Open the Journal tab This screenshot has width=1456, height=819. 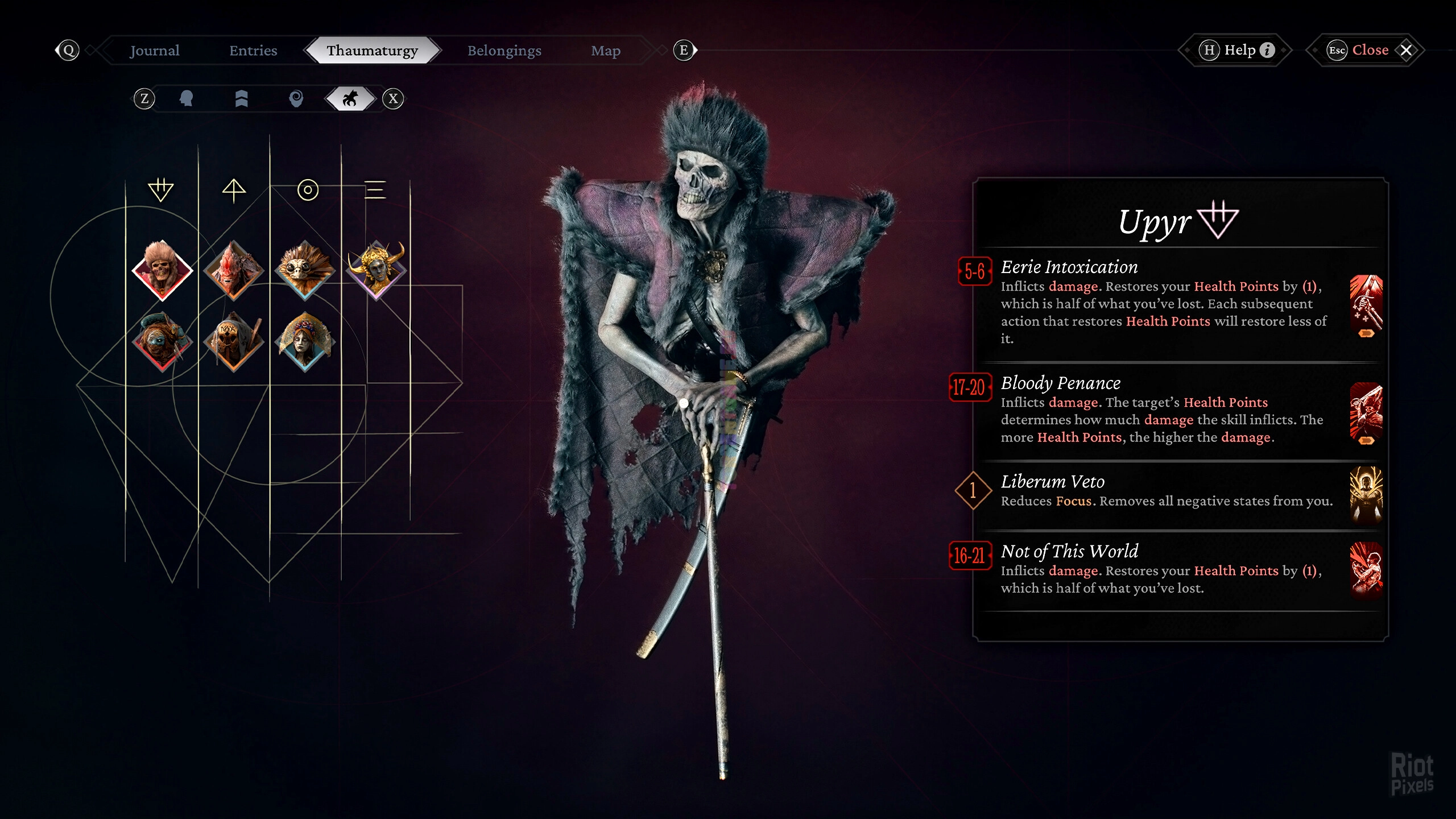[154, 51]
